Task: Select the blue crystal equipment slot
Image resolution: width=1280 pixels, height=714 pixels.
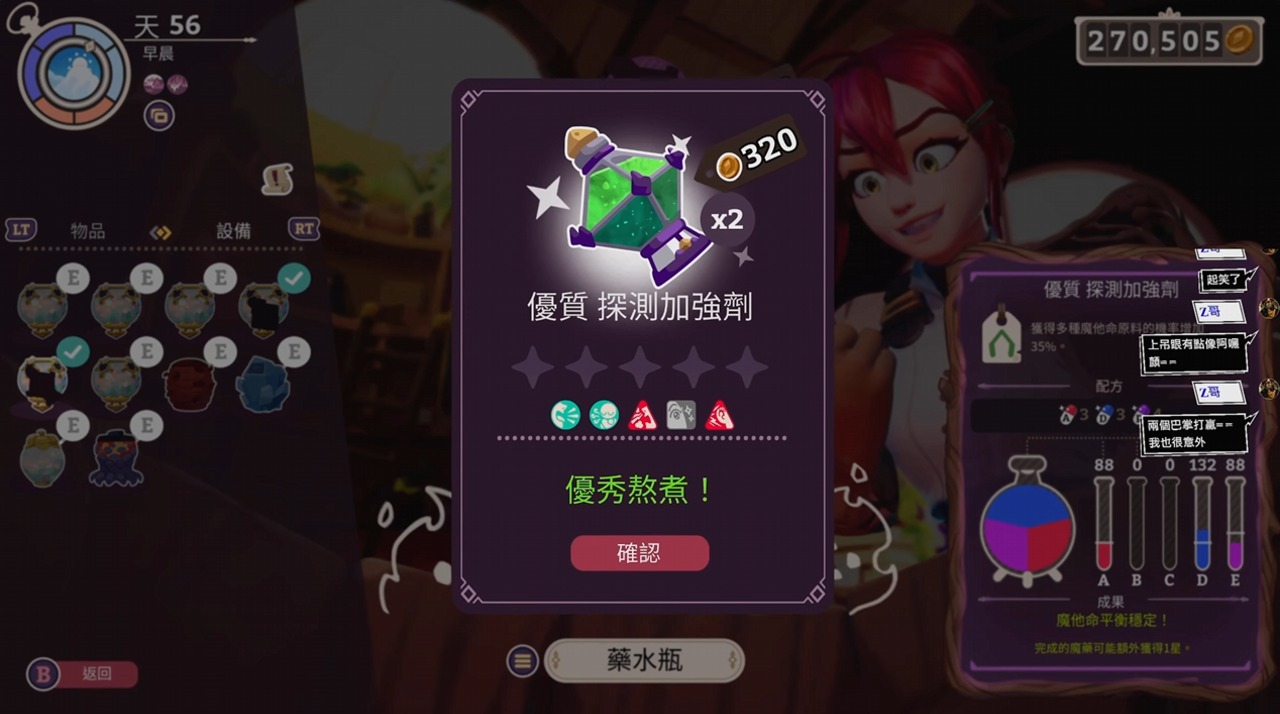Action: [x=263, y=383]
